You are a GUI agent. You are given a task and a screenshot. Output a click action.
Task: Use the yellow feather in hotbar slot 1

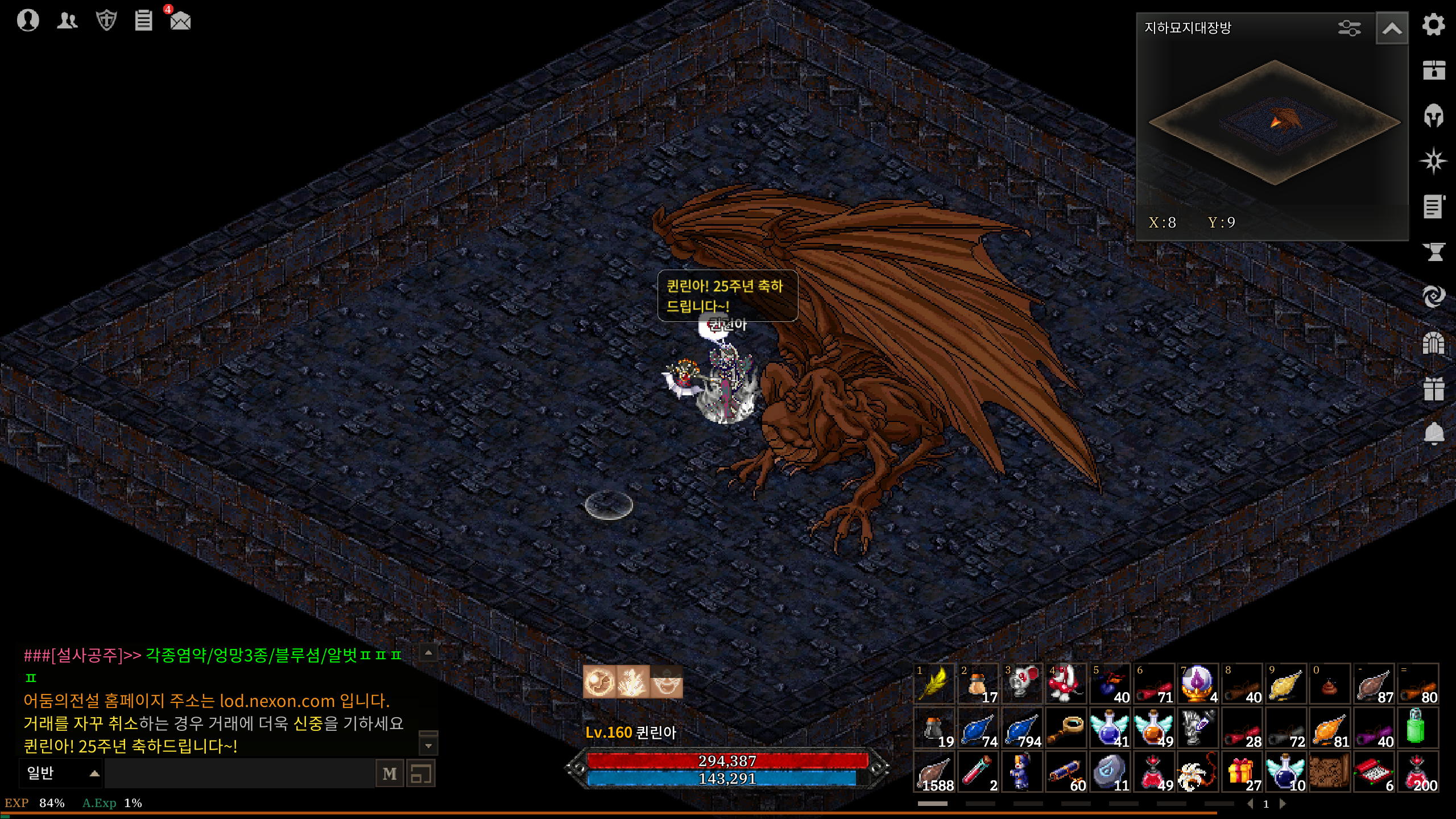pyautogui.click(x=934, y=684)
